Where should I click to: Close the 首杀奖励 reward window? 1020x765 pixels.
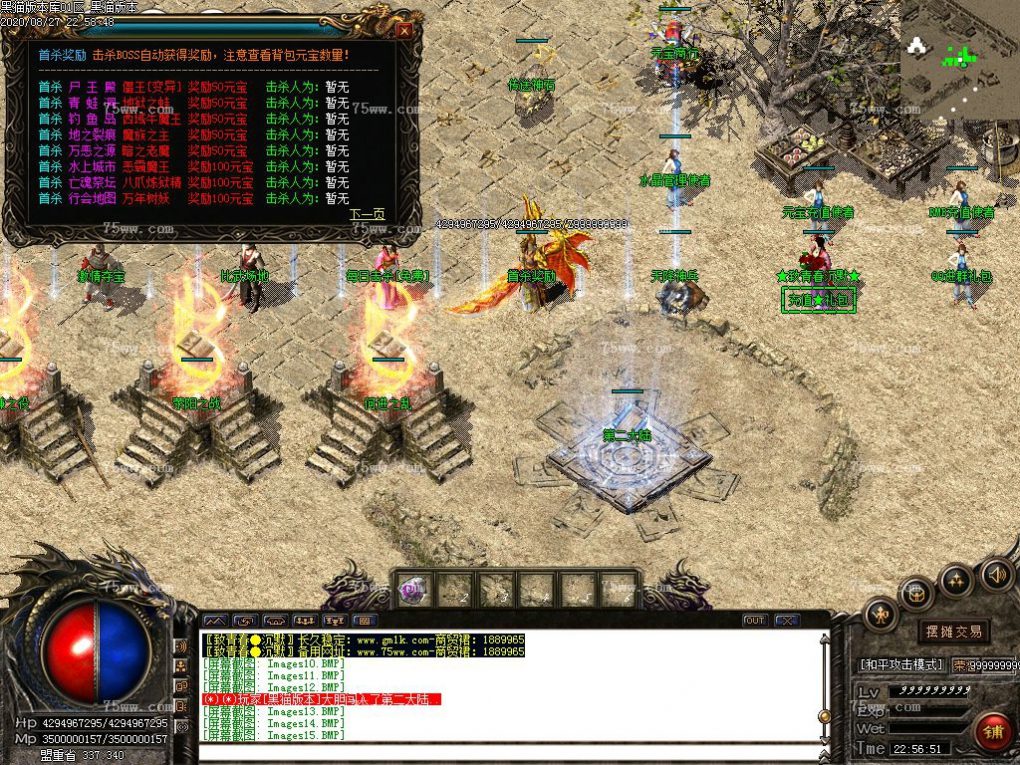pos(403,31)
